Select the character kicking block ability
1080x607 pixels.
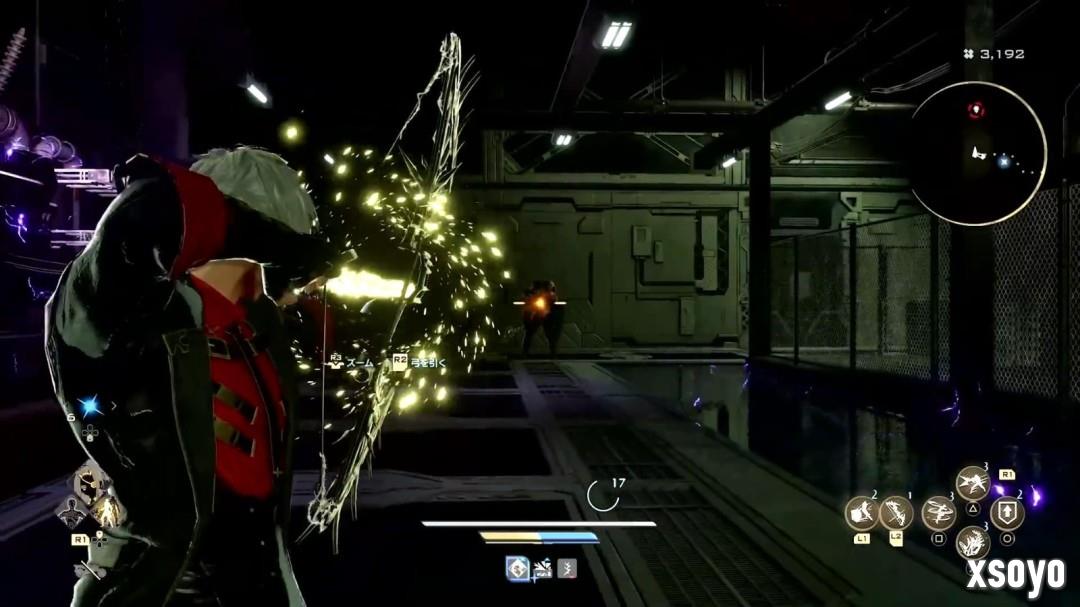pyautogui.click(x=861, y=513)
